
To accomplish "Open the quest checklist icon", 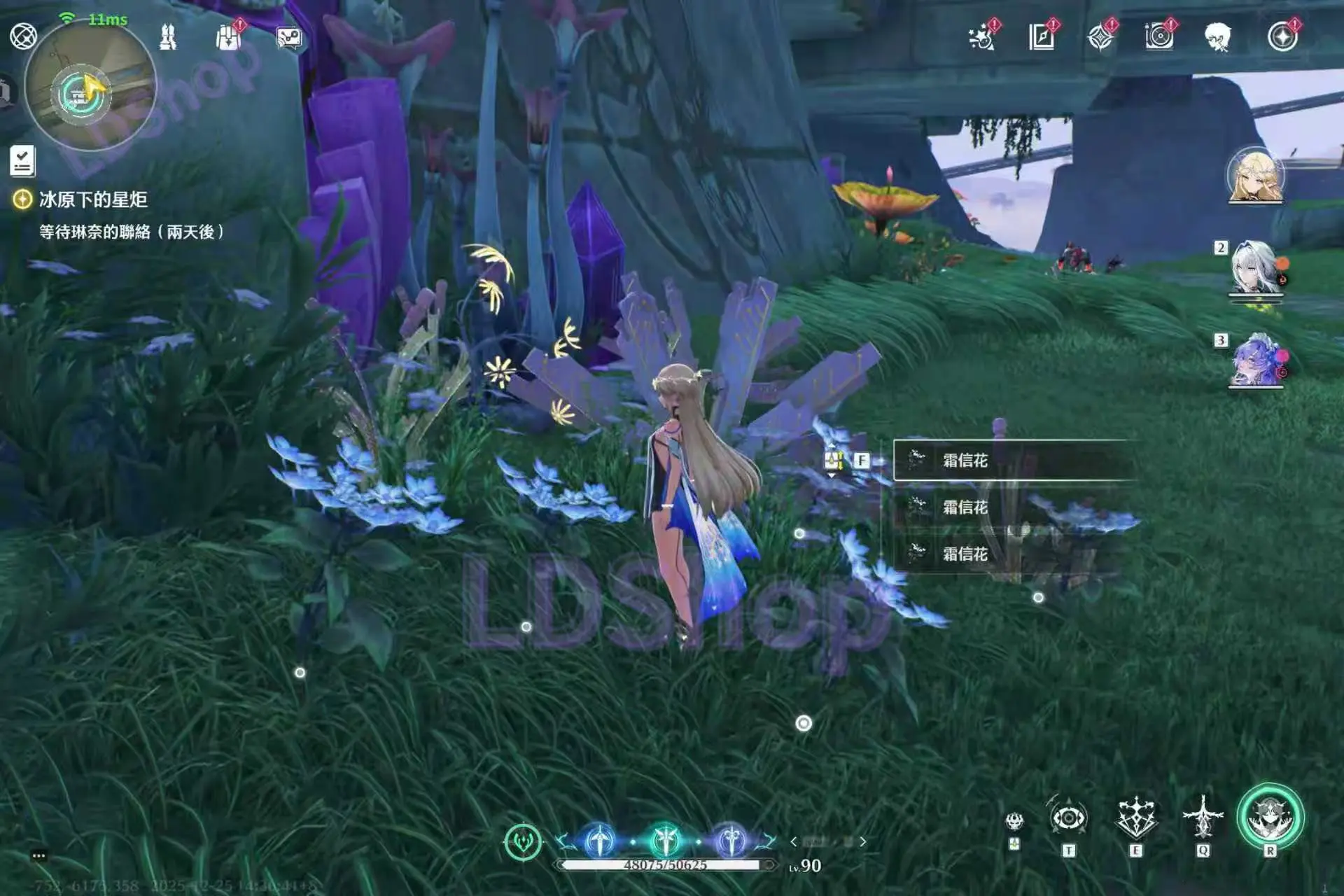I will tap(22, 160).
